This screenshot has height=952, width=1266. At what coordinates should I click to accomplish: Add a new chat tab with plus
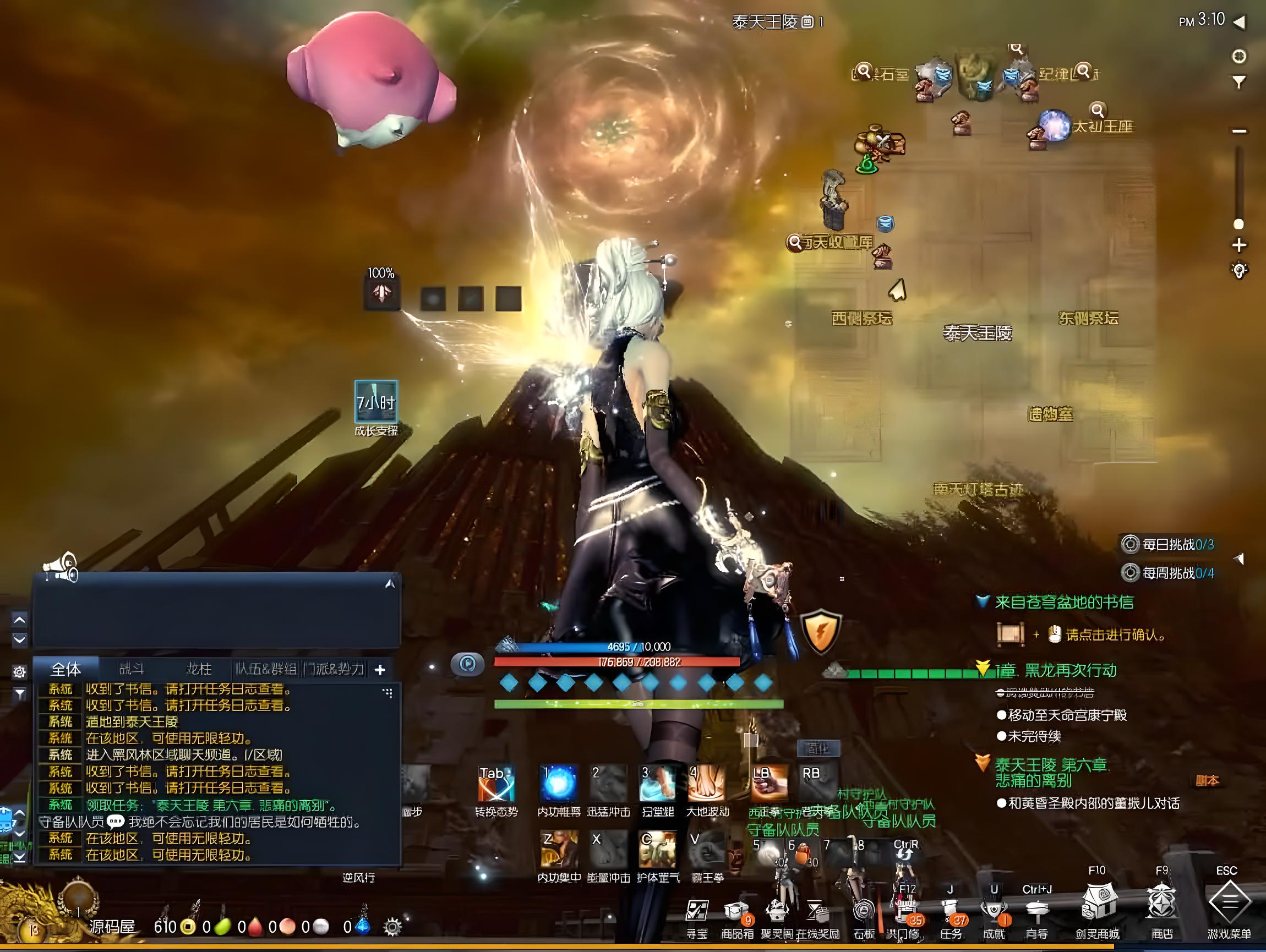[x=380, y=669]
